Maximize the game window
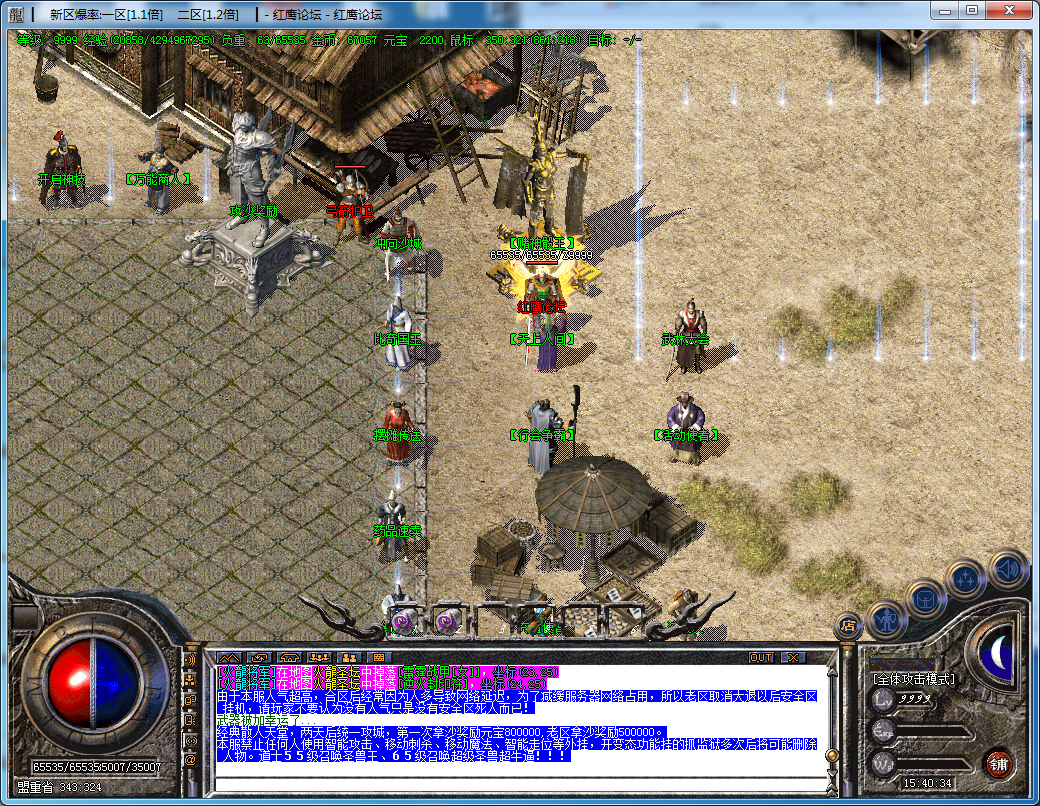1040x806 pixels. [972, 10]
